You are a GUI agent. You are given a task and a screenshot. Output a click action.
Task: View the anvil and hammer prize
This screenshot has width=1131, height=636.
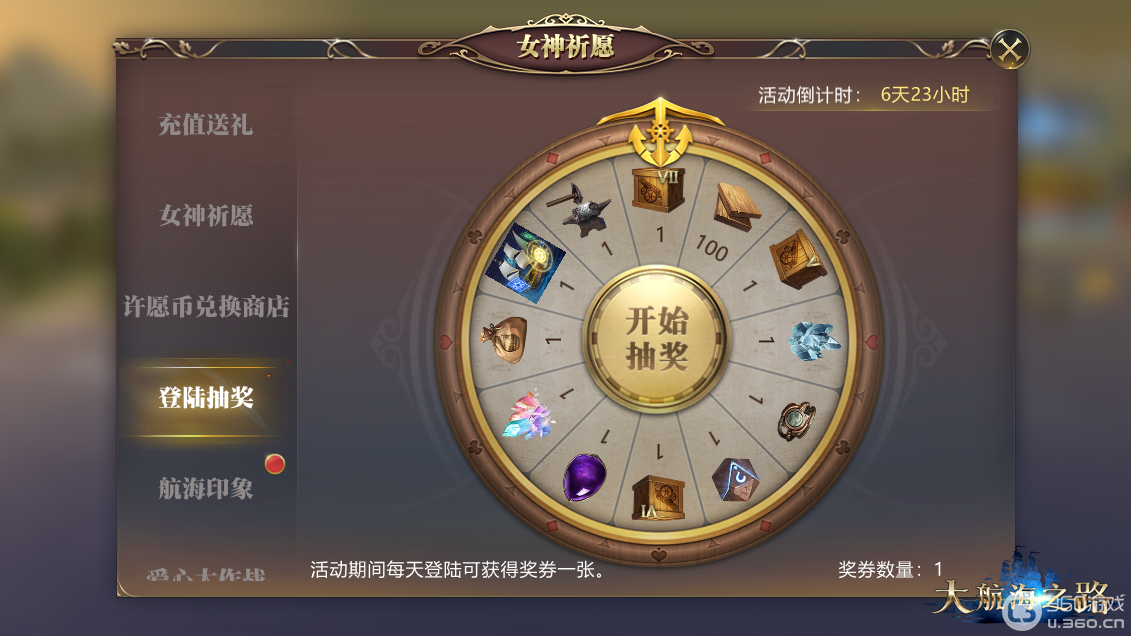pos(583,207)
